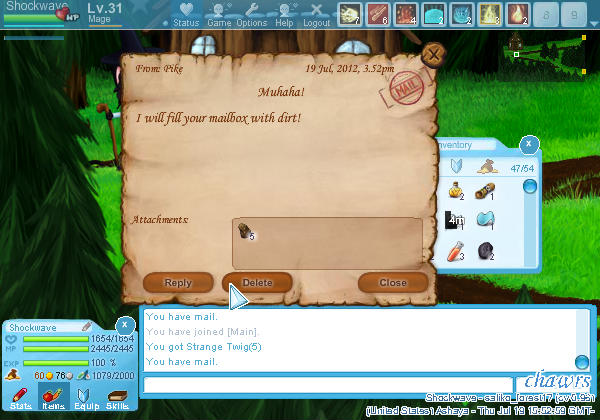Log out of the game
600x420 pixels.
click(317, 14)
